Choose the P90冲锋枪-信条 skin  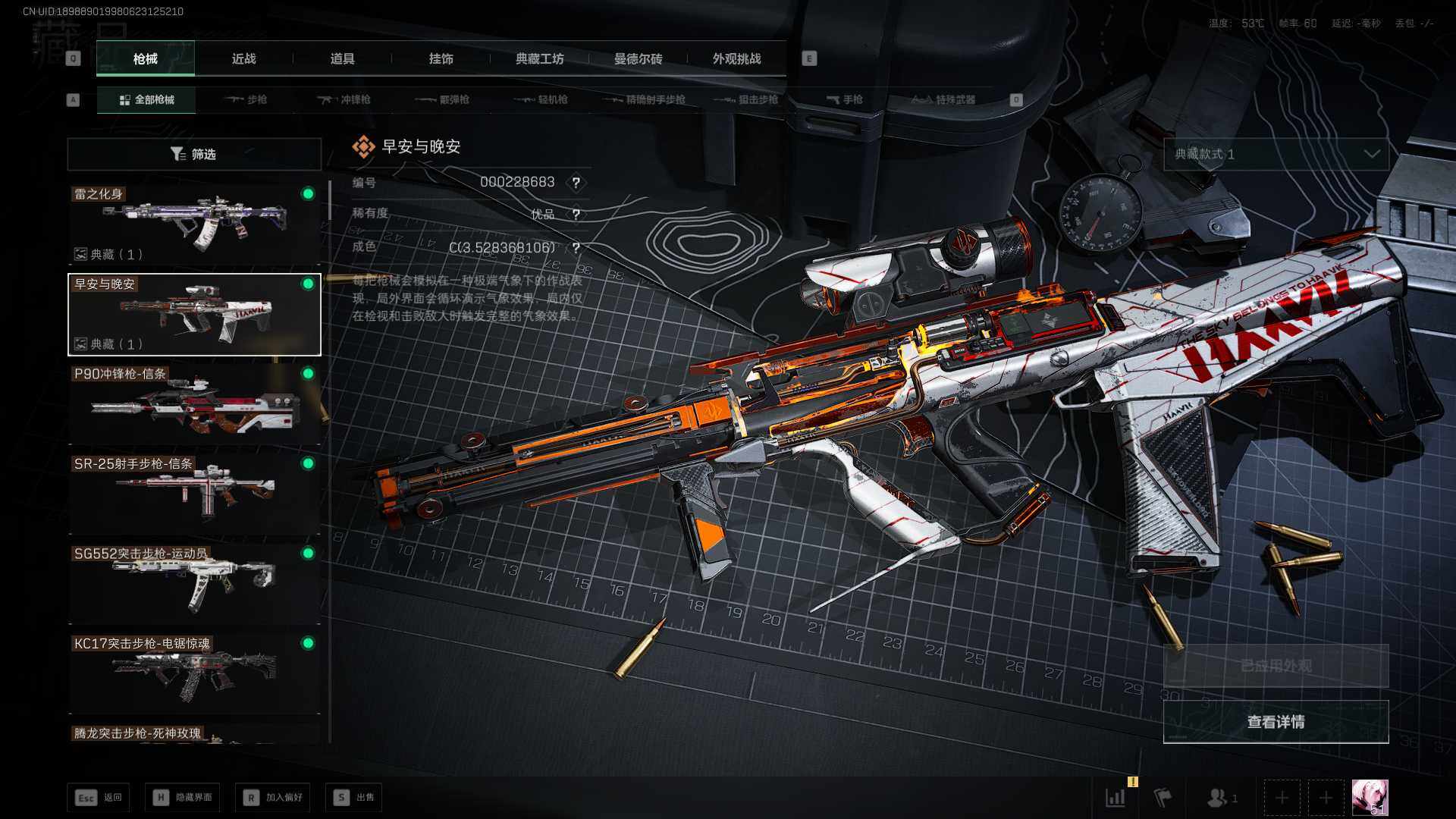[194, 404]
